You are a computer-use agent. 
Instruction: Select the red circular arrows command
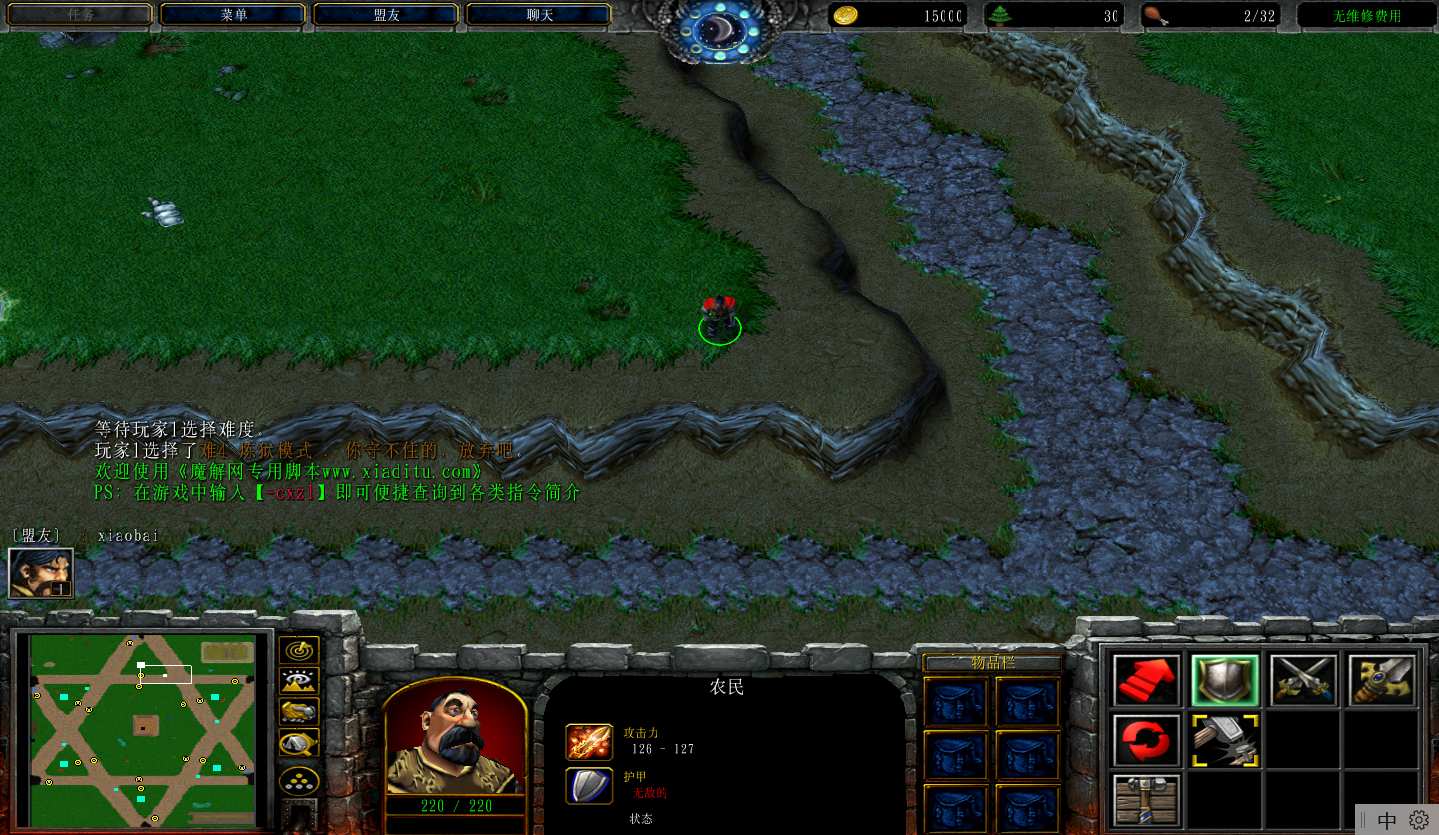pos(1146,740)
